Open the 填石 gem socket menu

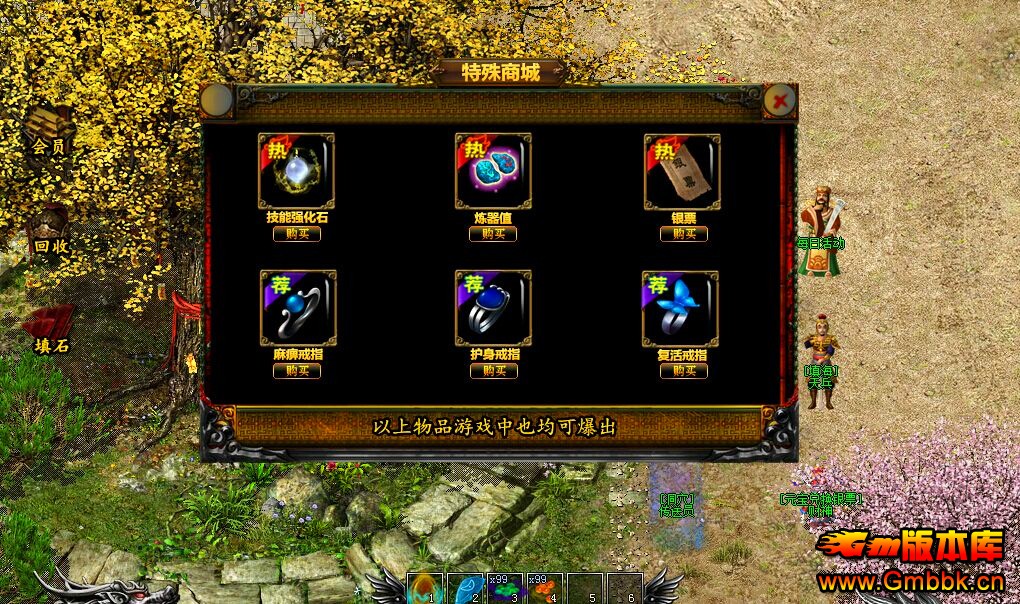(x=49, y=330)
